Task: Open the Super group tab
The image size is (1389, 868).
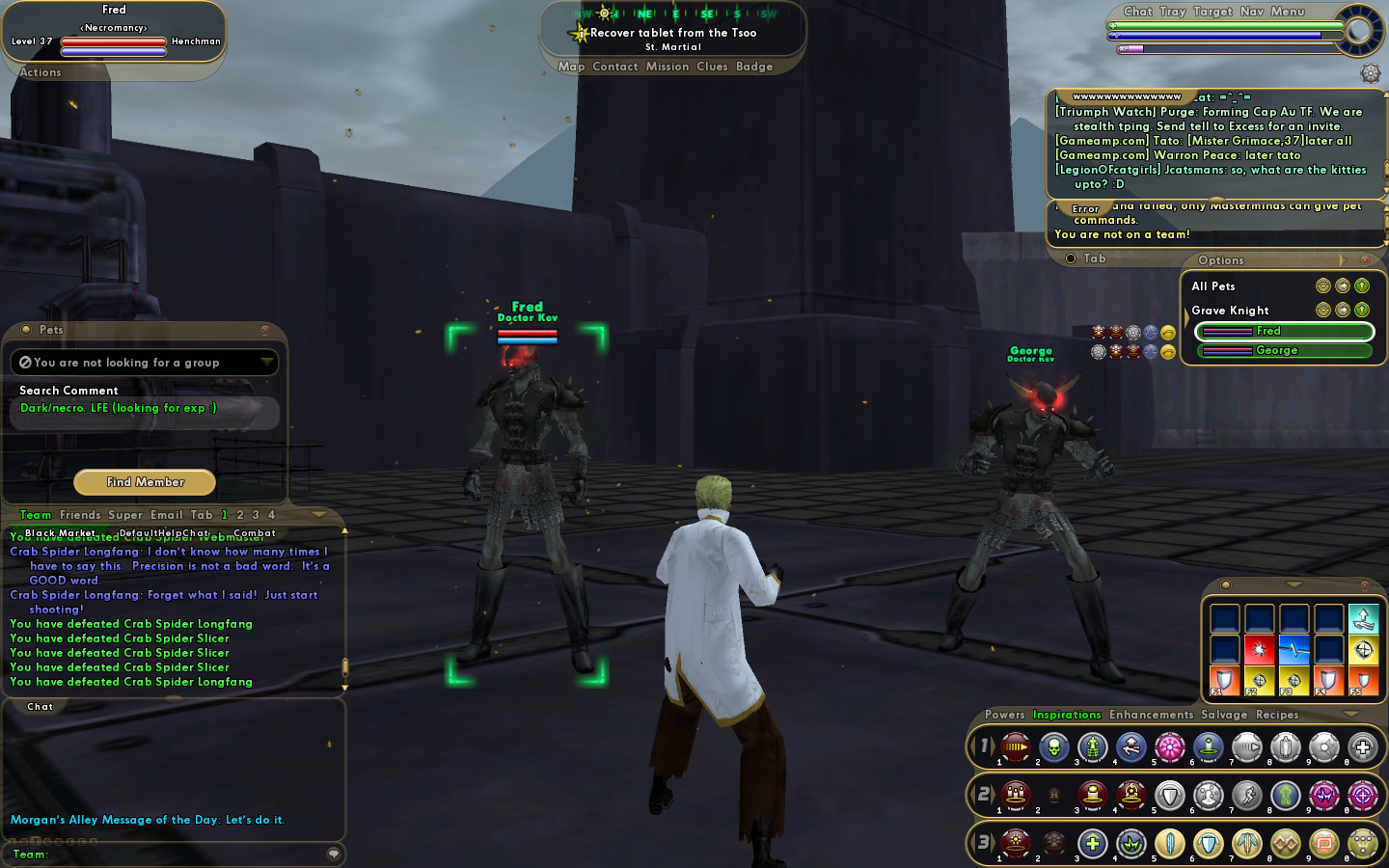Action: point(125,515)
